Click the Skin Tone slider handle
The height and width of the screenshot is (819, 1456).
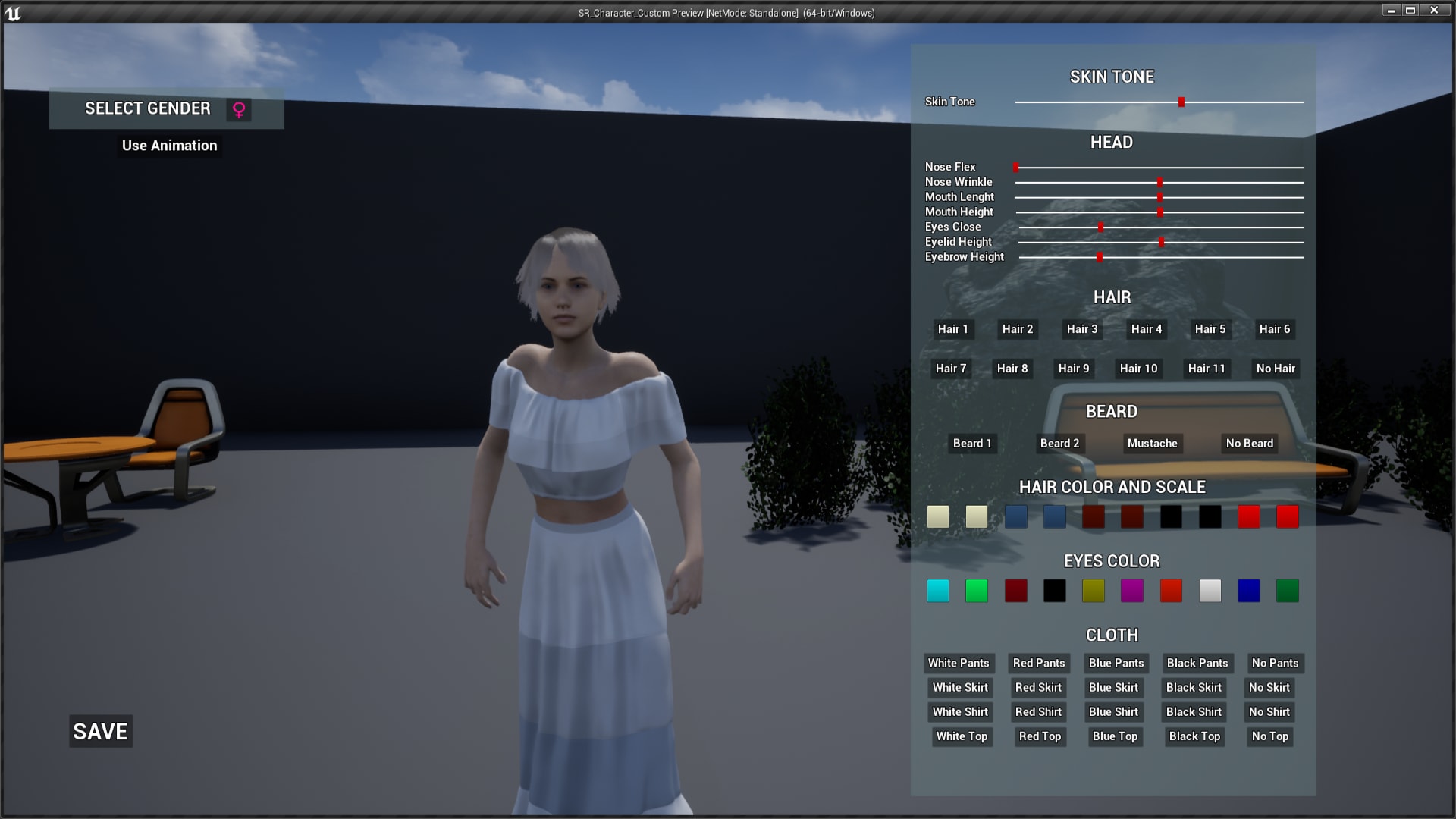tap(1181, 101)
